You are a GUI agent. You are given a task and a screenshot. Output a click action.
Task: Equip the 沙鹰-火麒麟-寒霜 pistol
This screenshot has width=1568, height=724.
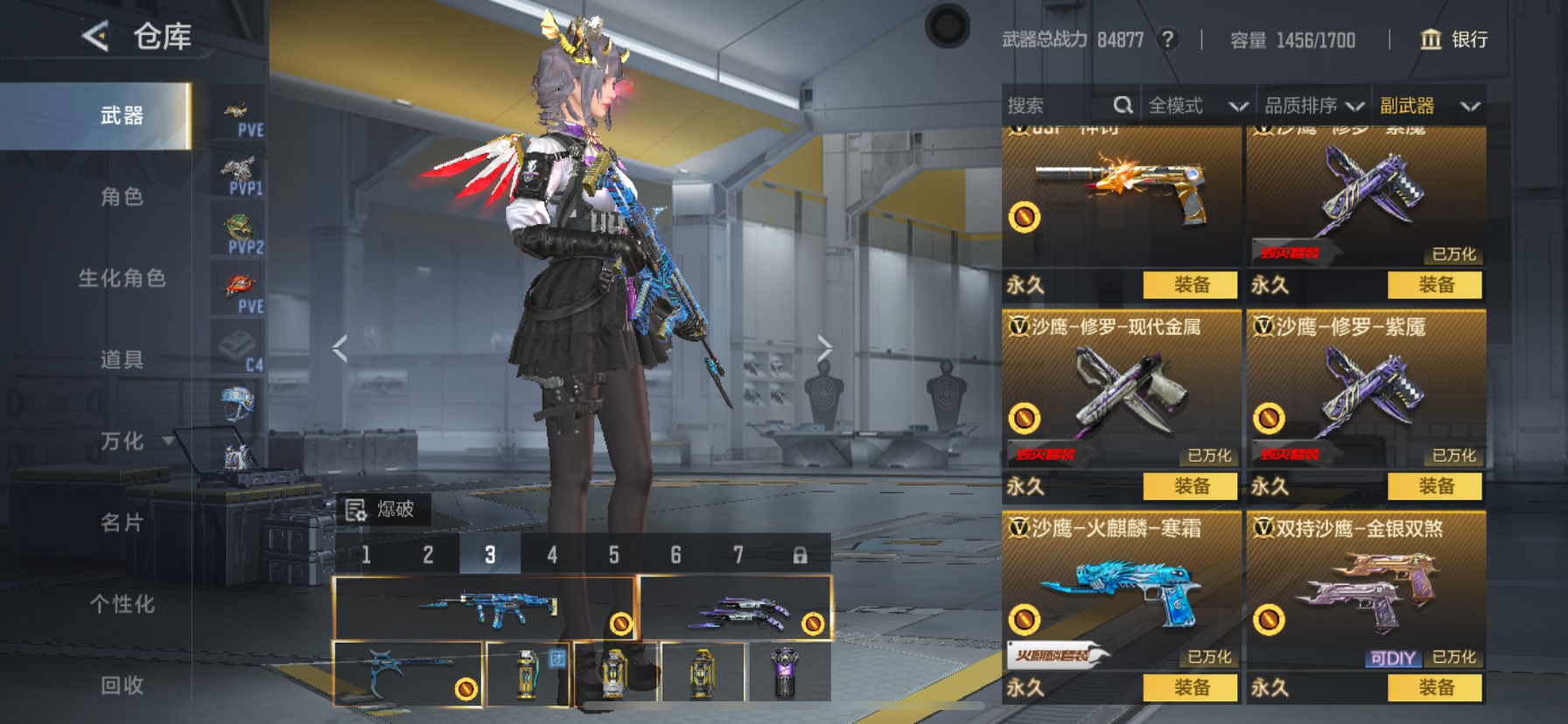1190,687
